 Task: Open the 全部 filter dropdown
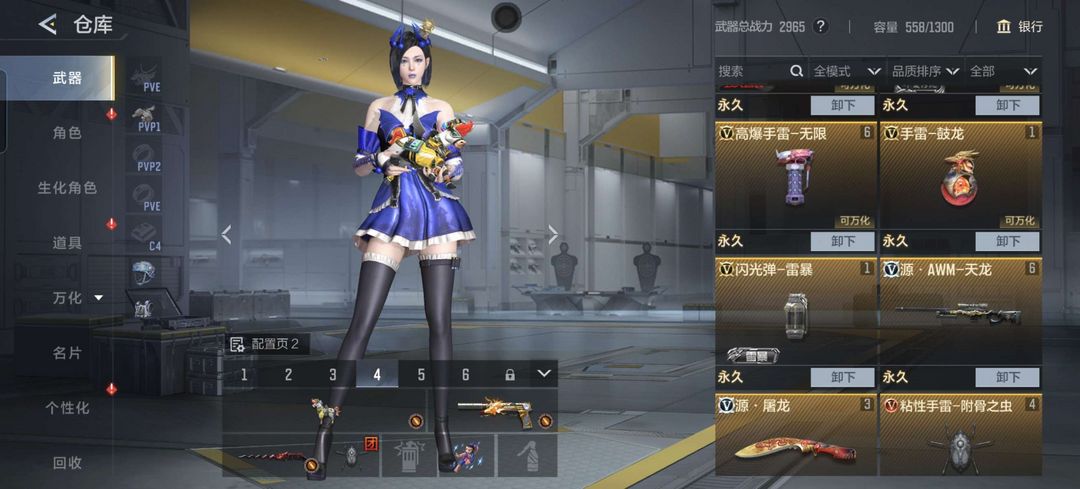coord(1001,71)
